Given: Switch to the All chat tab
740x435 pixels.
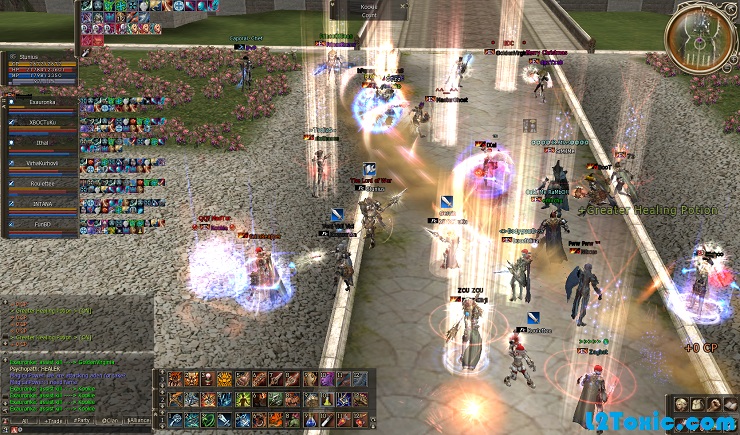Looking at the screenshot, I should pyautogui.click(x=24, y=423).
